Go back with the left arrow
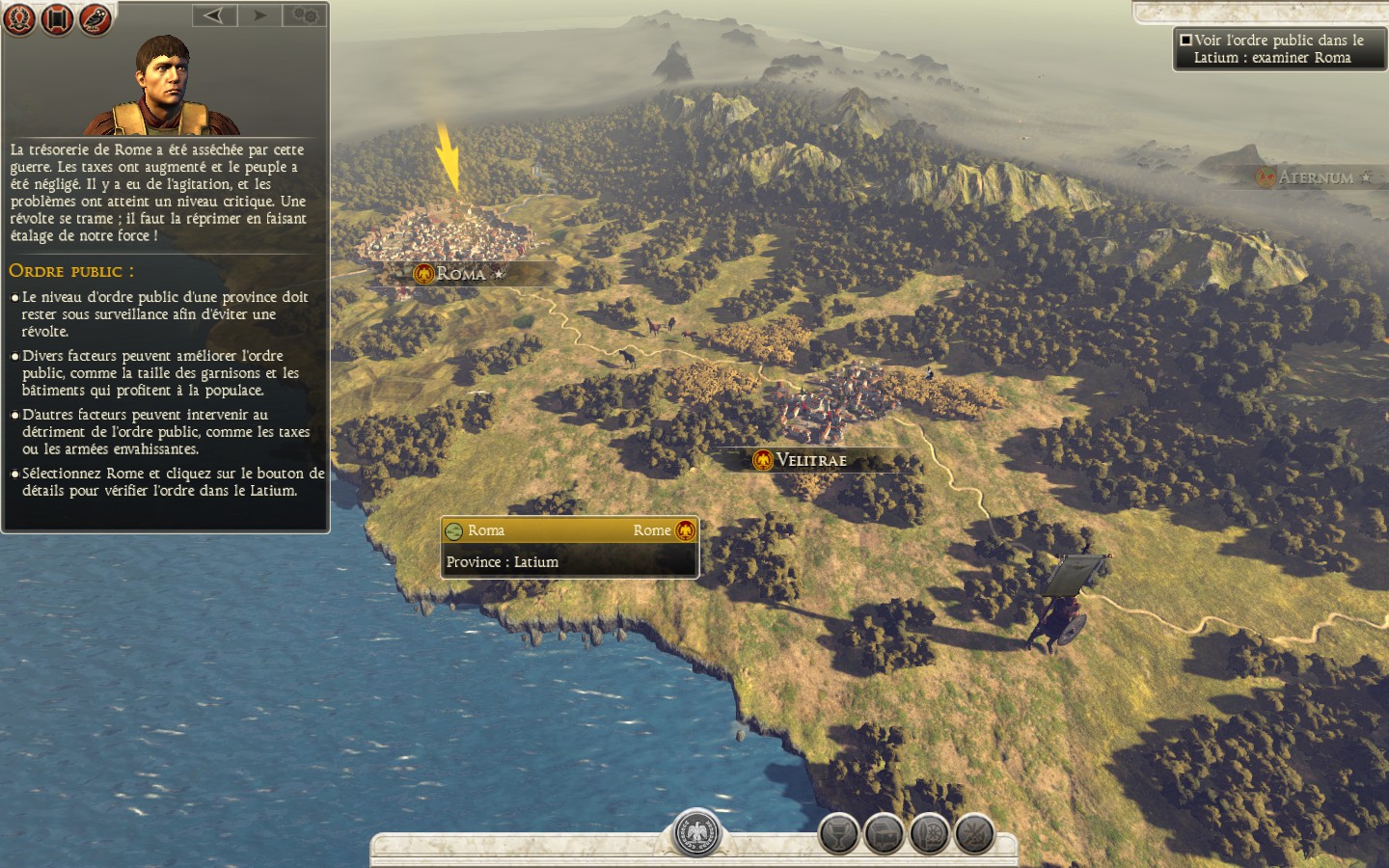 pyautogui.click(x=214, y=15)
